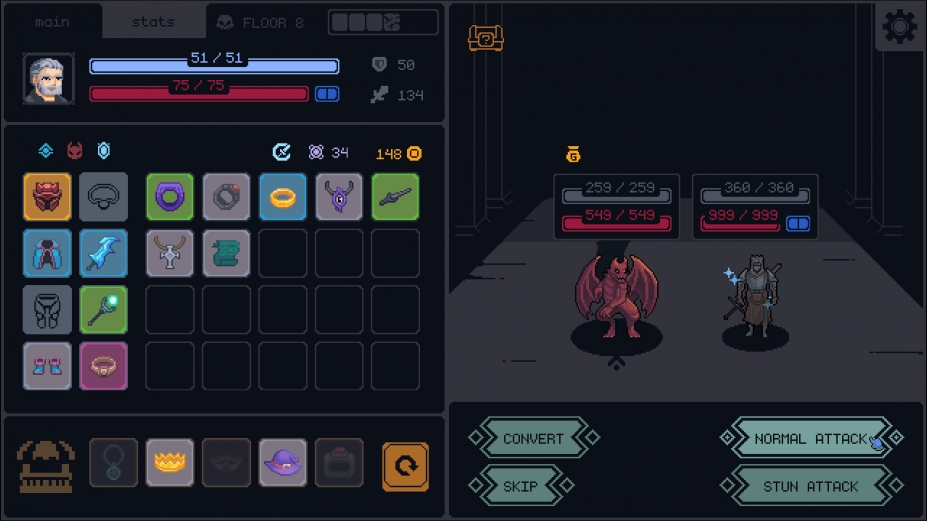Select the purple wizard hat icon

point(283,464)
